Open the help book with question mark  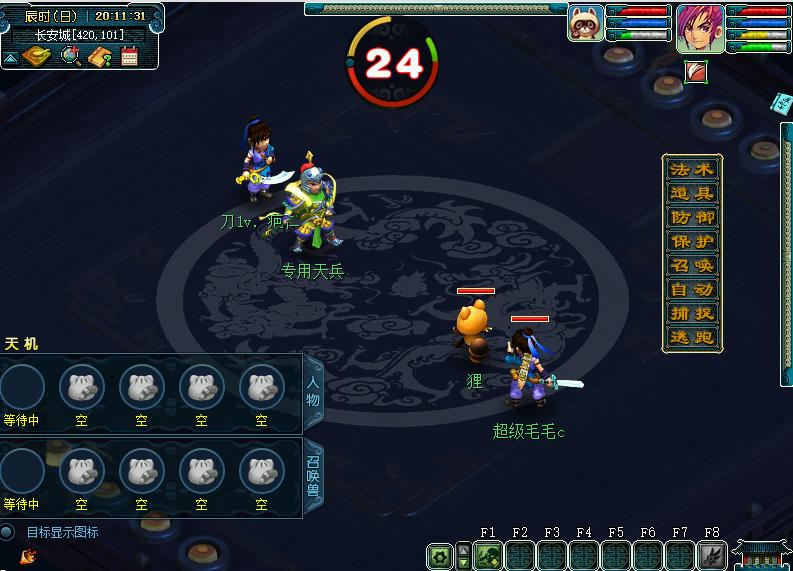tap(100, 57)
